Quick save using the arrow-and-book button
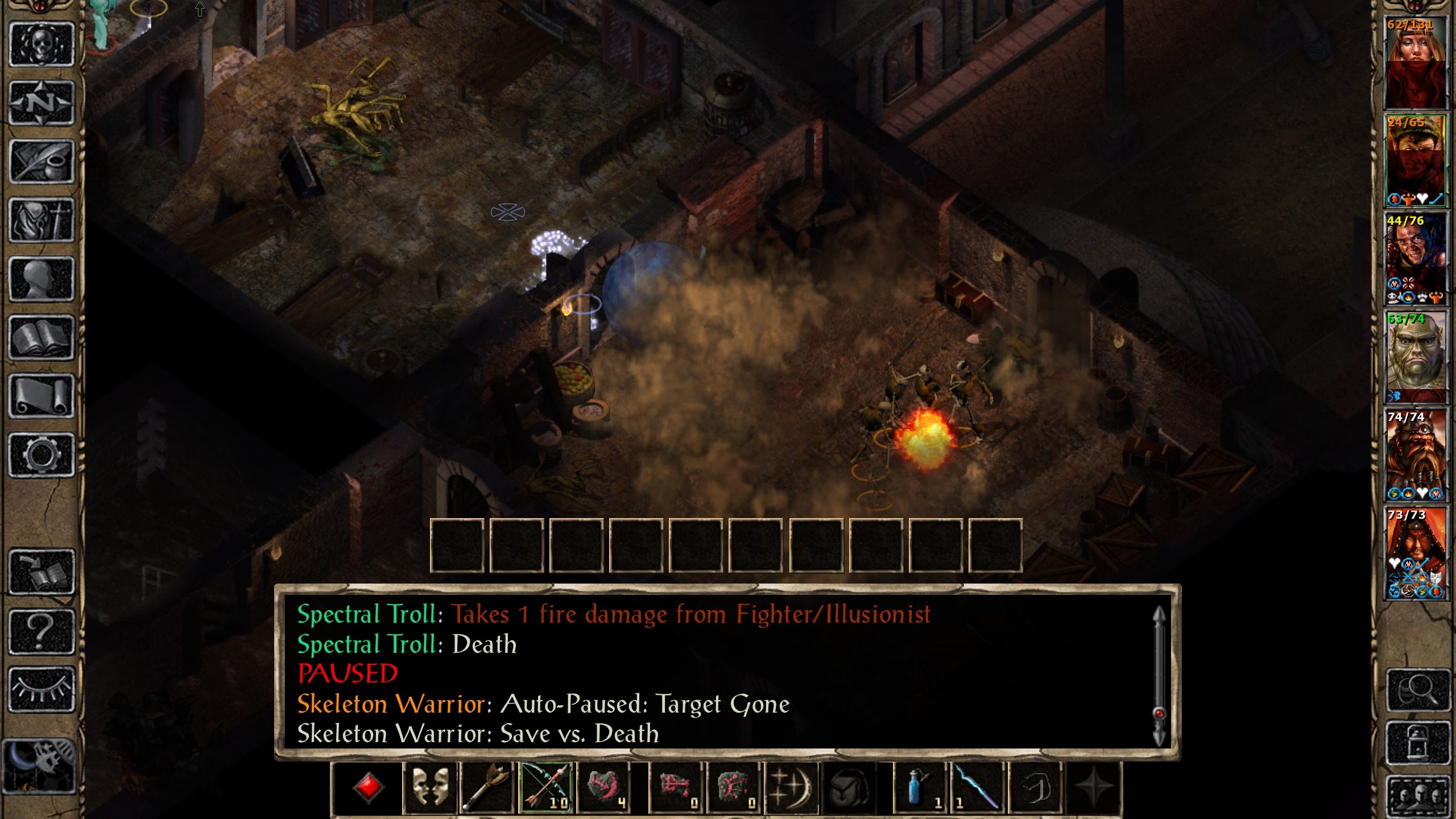 pyautogui.click(x=42, y=572)
